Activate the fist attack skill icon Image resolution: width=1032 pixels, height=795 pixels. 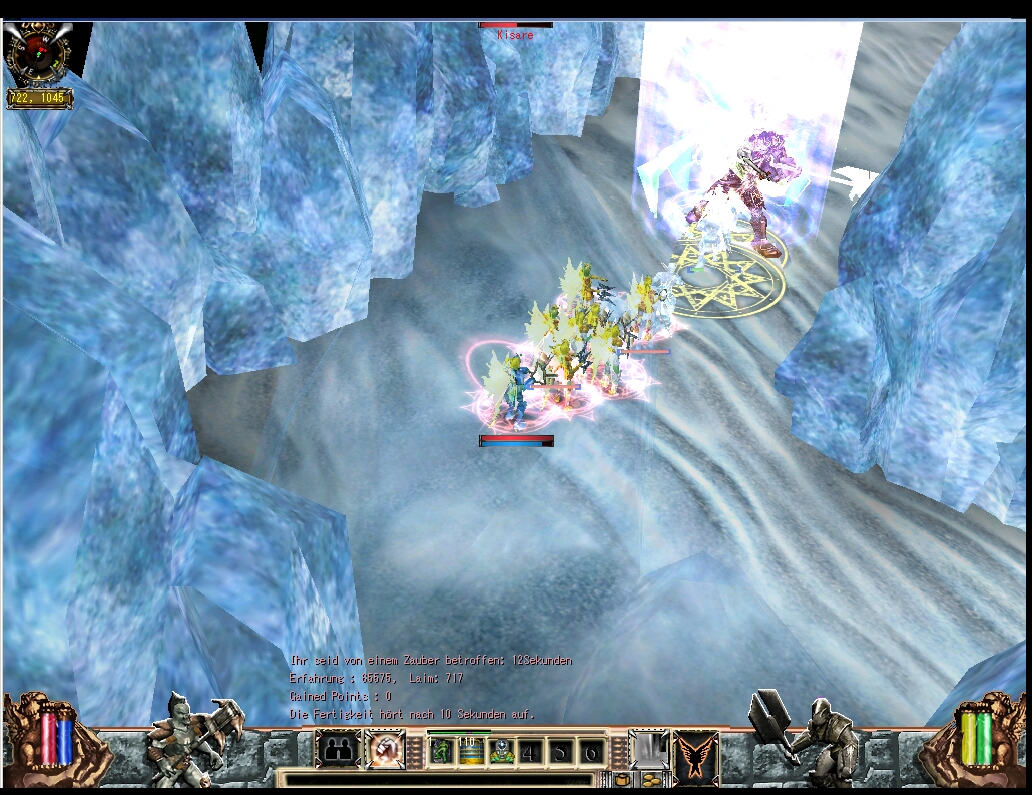pos(384,750)
